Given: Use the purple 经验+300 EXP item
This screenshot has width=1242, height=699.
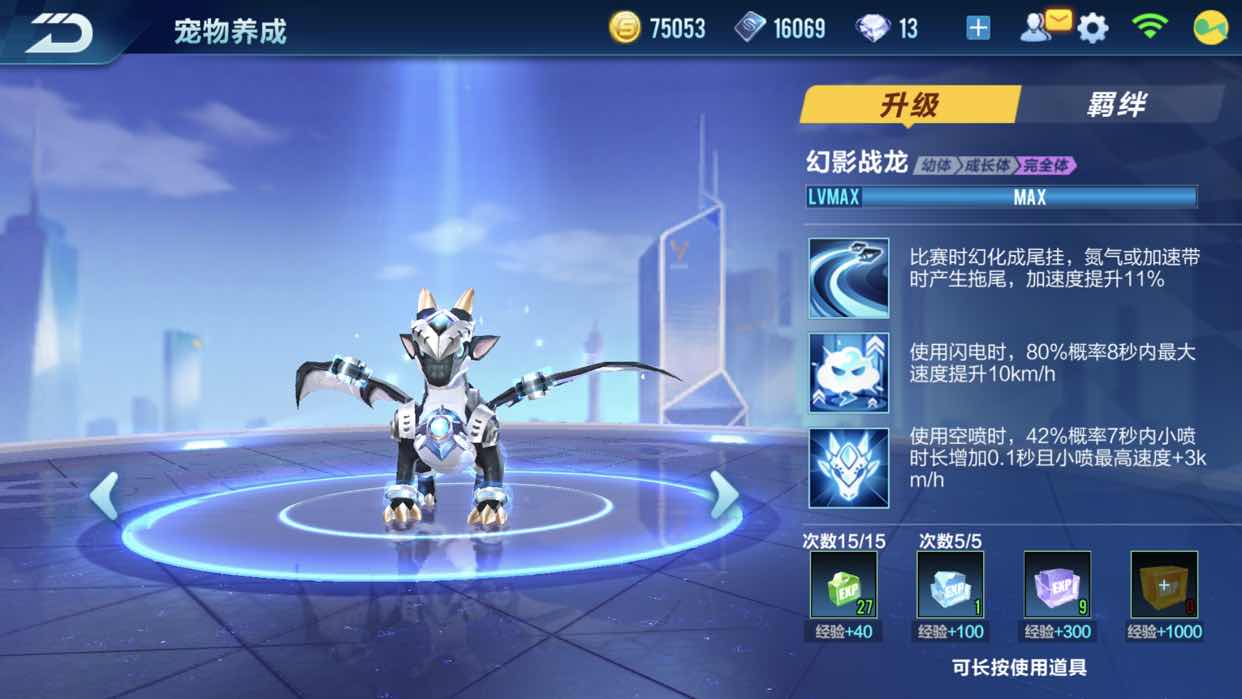Looking at the screenshot, I should 1057,585.
